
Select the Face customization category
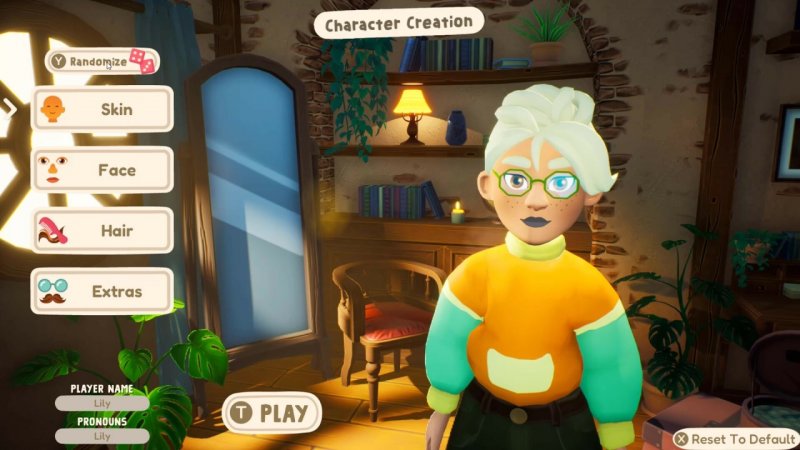point(102,170)
